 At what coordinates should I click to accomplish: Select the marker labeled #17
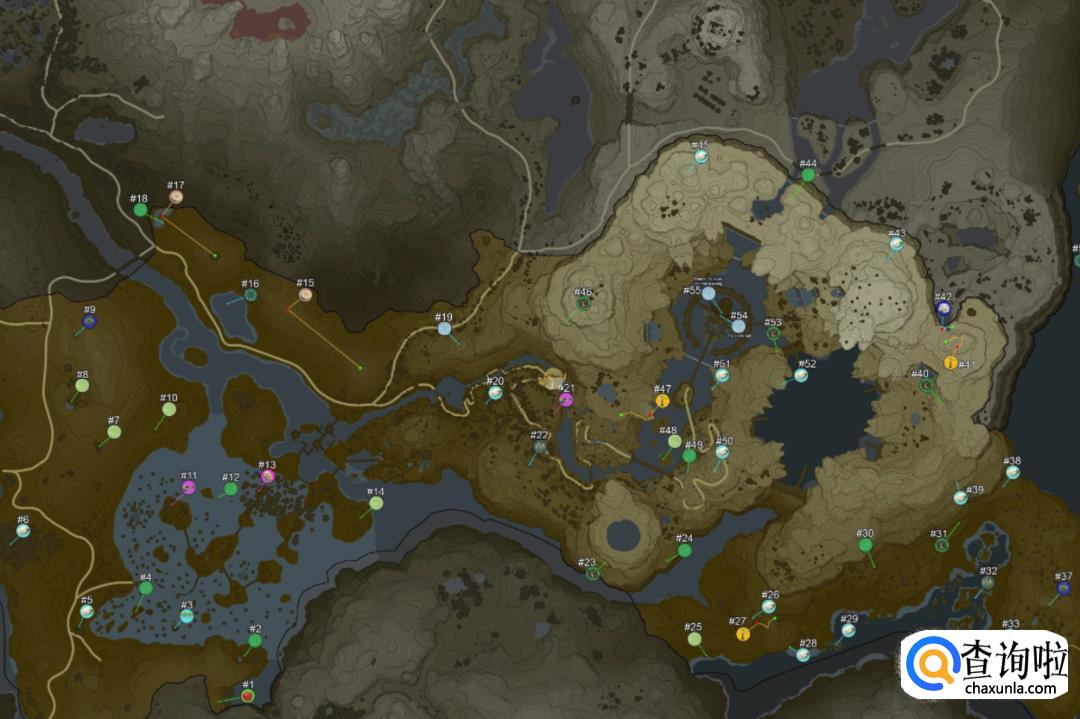(176, 197)
